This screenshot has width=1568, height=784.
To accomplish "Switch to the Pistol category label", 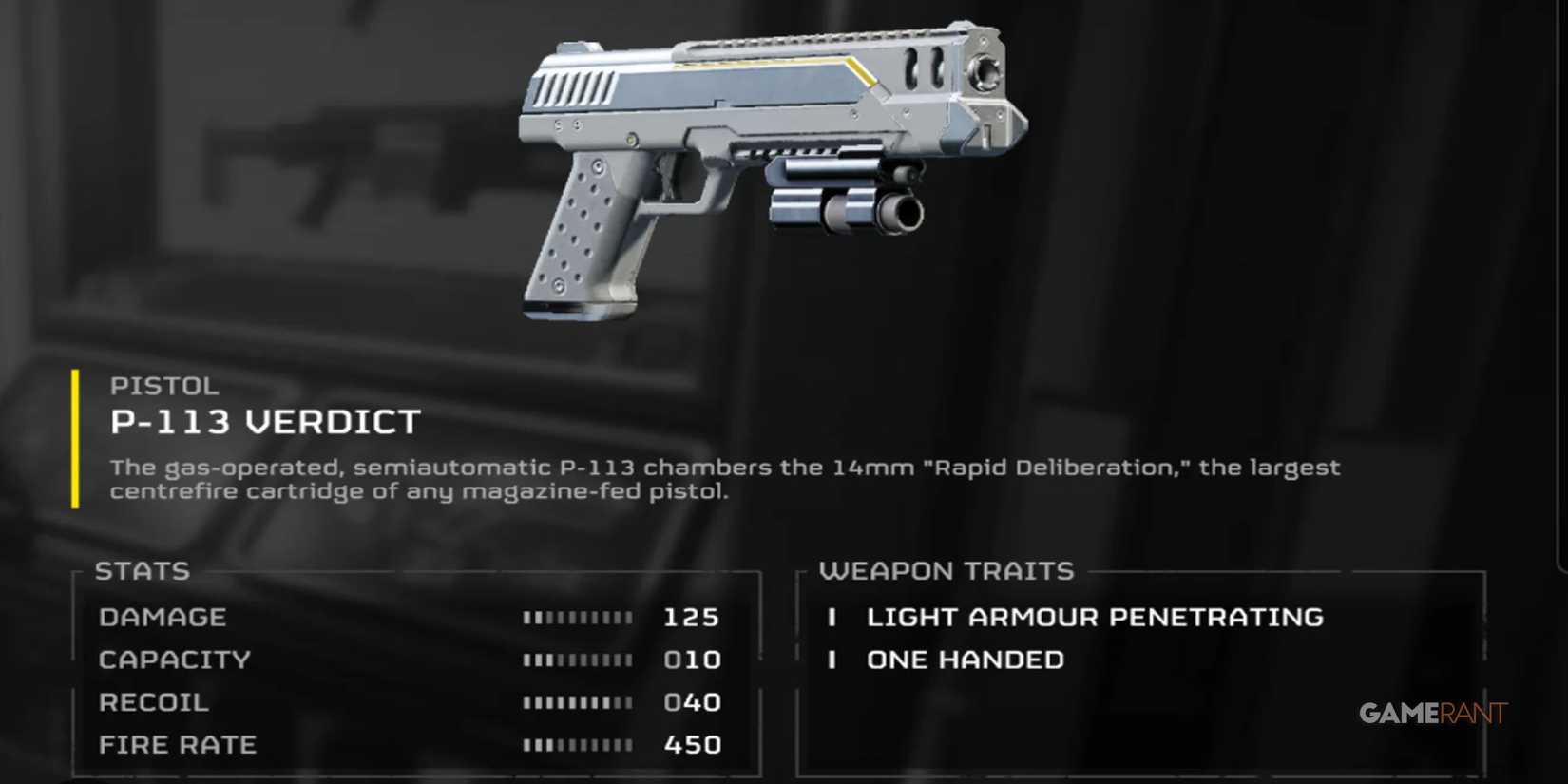I will 163,386.
